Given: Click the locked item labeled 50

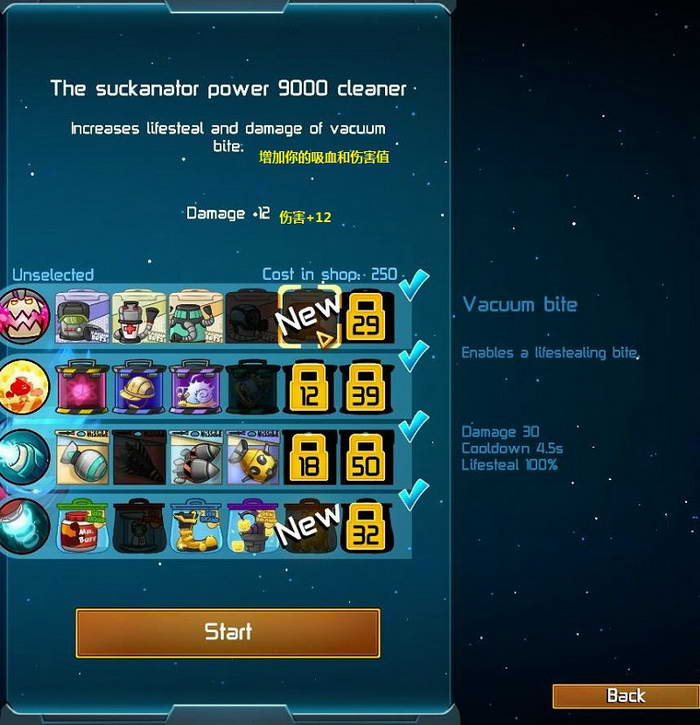Looking at the screenshot, I should pos(367,457).
